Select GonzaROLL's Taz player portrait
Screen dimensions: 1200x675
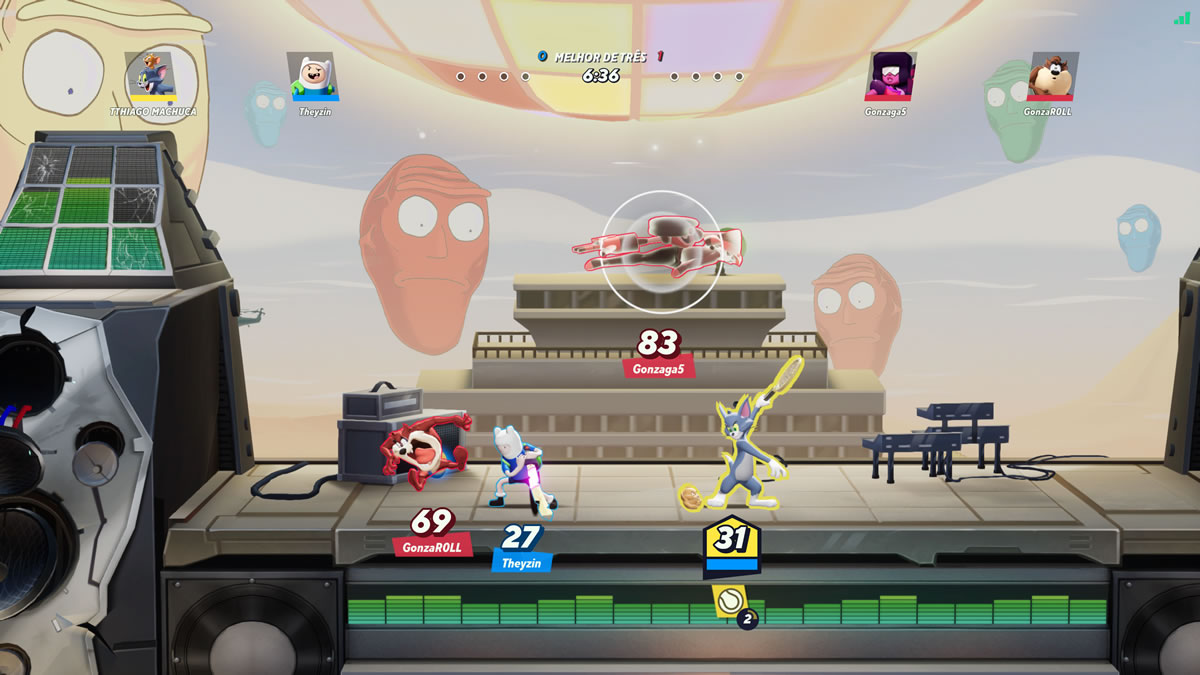(x=1053, y=75)
